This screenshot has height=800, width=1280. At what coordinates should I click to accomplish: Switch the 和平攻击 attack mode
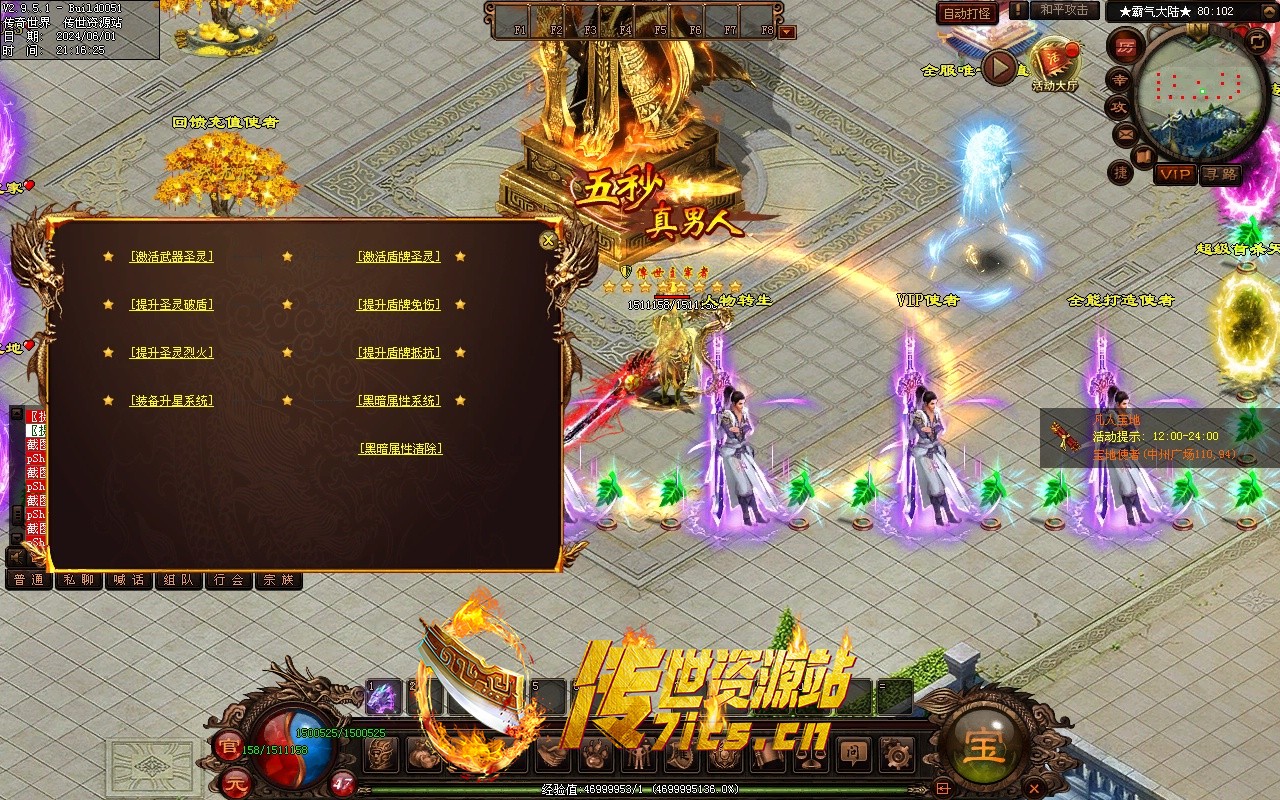(1064, 10)
